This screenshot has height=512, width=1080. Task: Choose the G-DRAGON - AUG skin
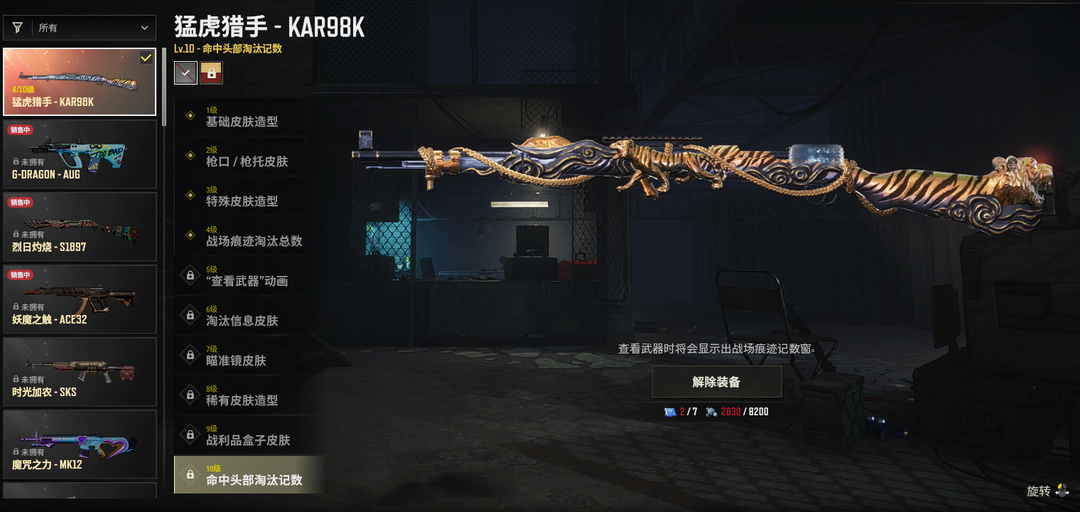(80, 153)
